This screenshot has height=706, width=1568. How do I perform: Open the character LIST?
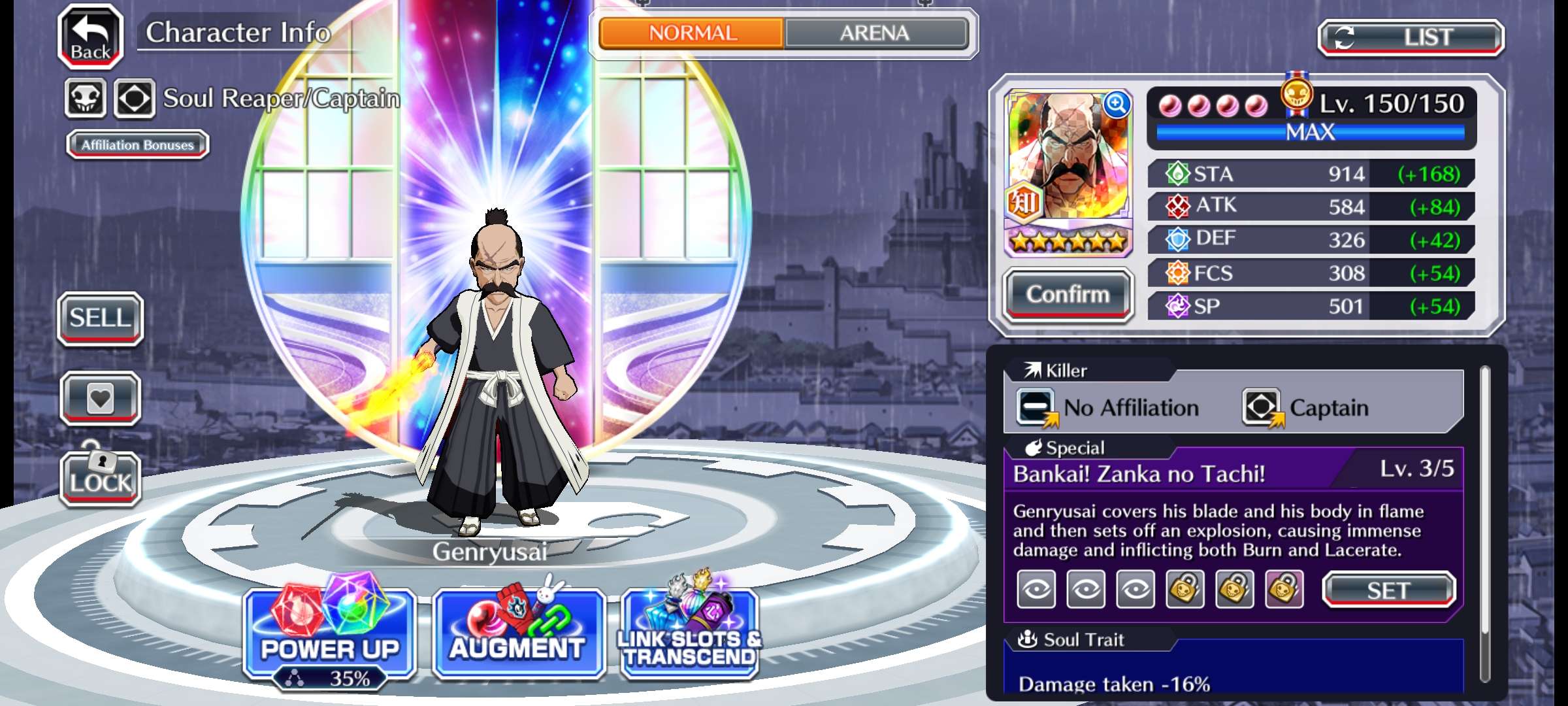1411,37
